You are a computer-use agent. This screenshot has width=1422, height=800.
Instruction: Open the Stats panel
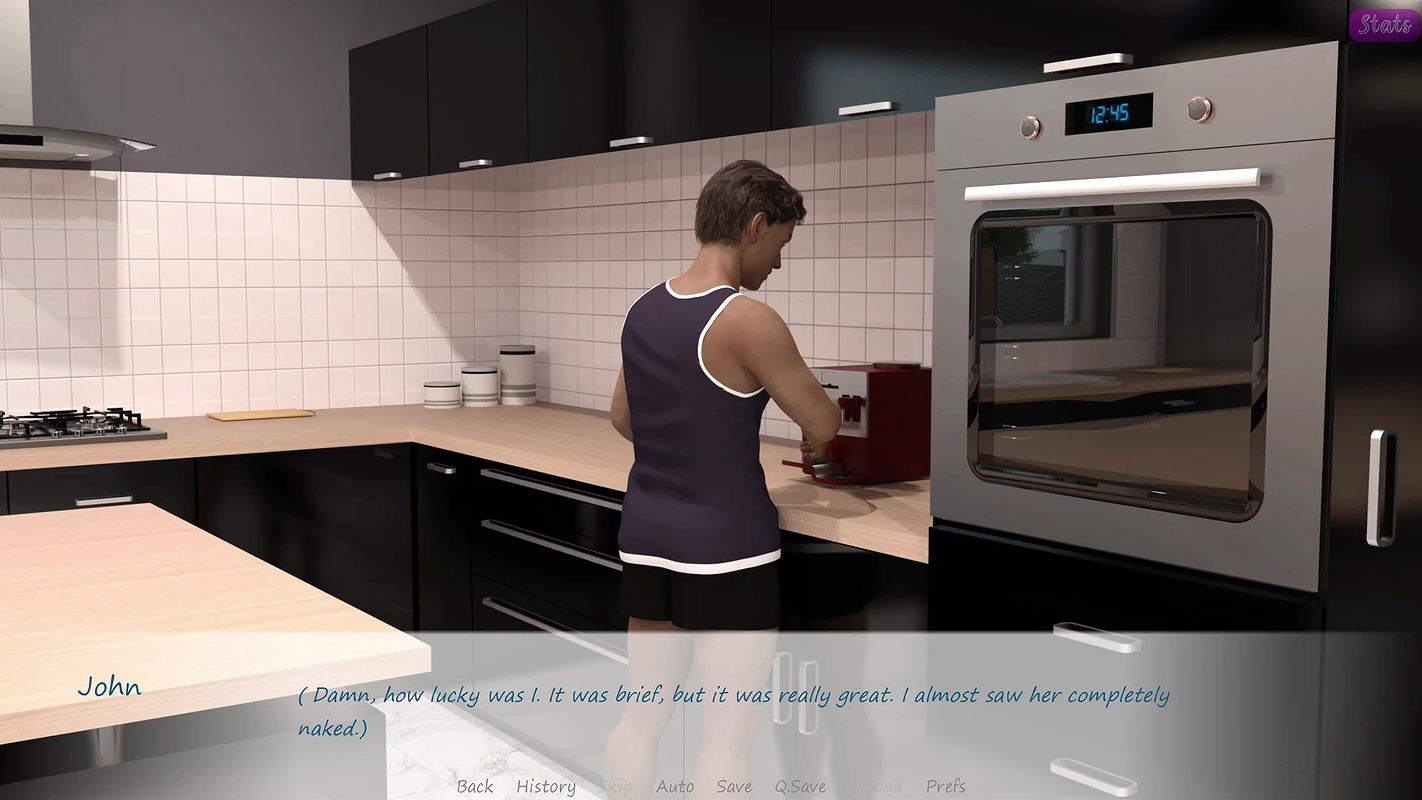coord(1384,25)
